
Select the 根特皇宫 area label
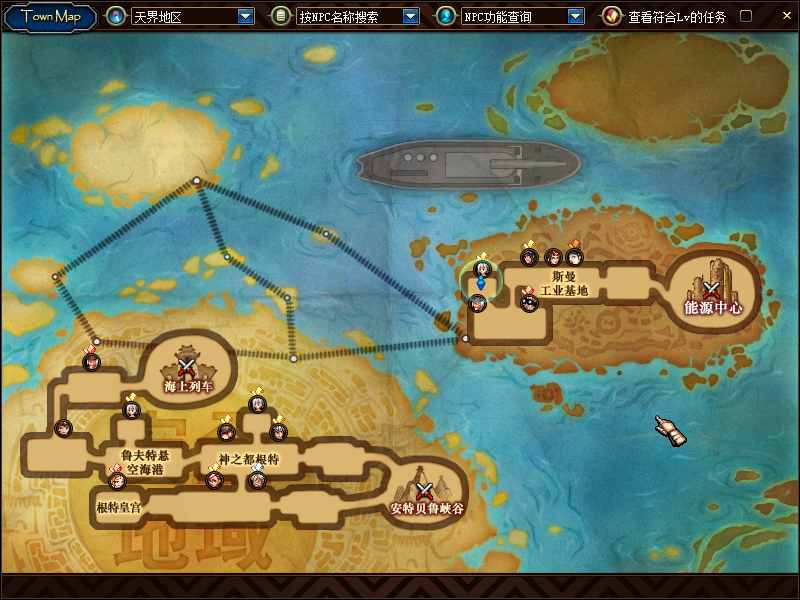pyautogui.click(x=118, y=508)
